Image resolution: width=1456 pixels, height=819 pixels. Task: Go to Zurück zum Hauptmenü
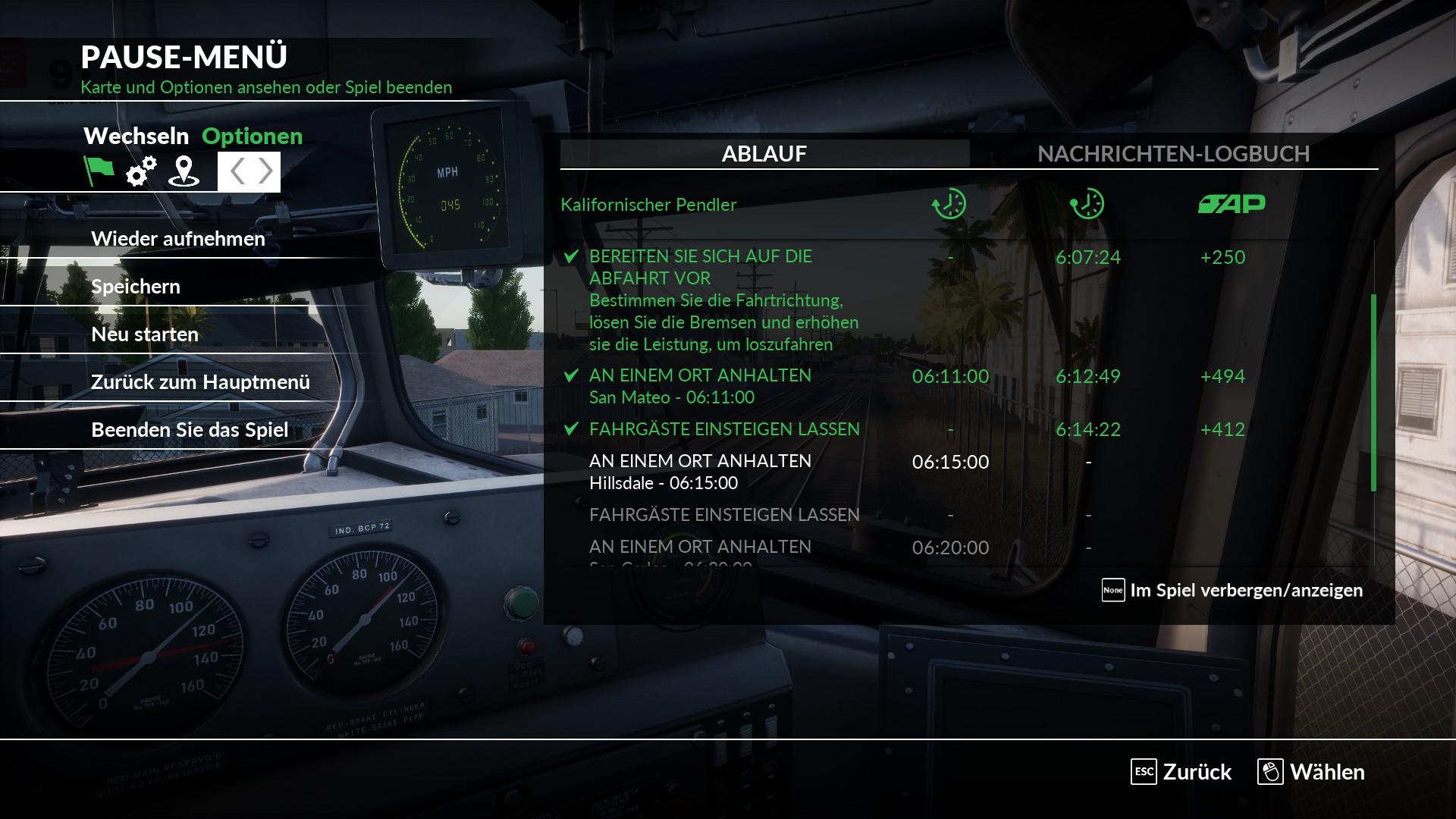200,382
